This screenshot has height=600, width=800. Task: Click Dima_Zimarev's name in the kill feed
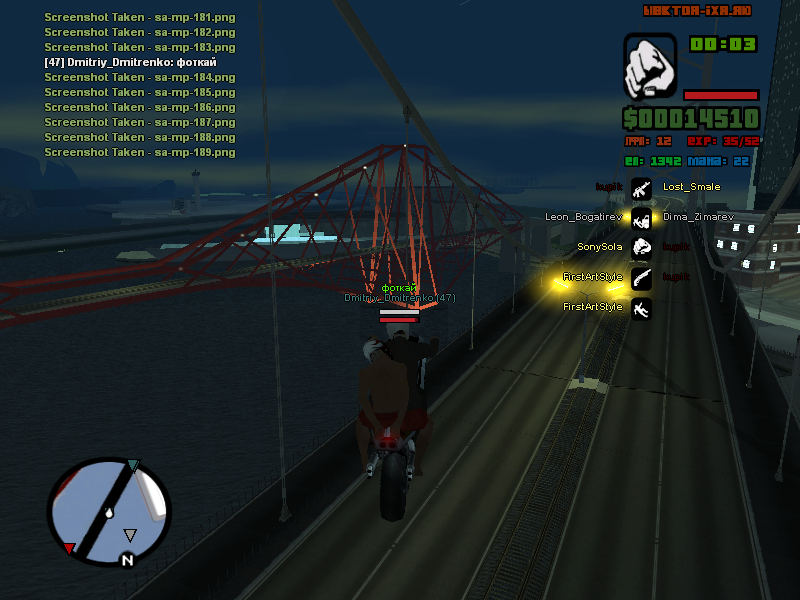point(697,217)
